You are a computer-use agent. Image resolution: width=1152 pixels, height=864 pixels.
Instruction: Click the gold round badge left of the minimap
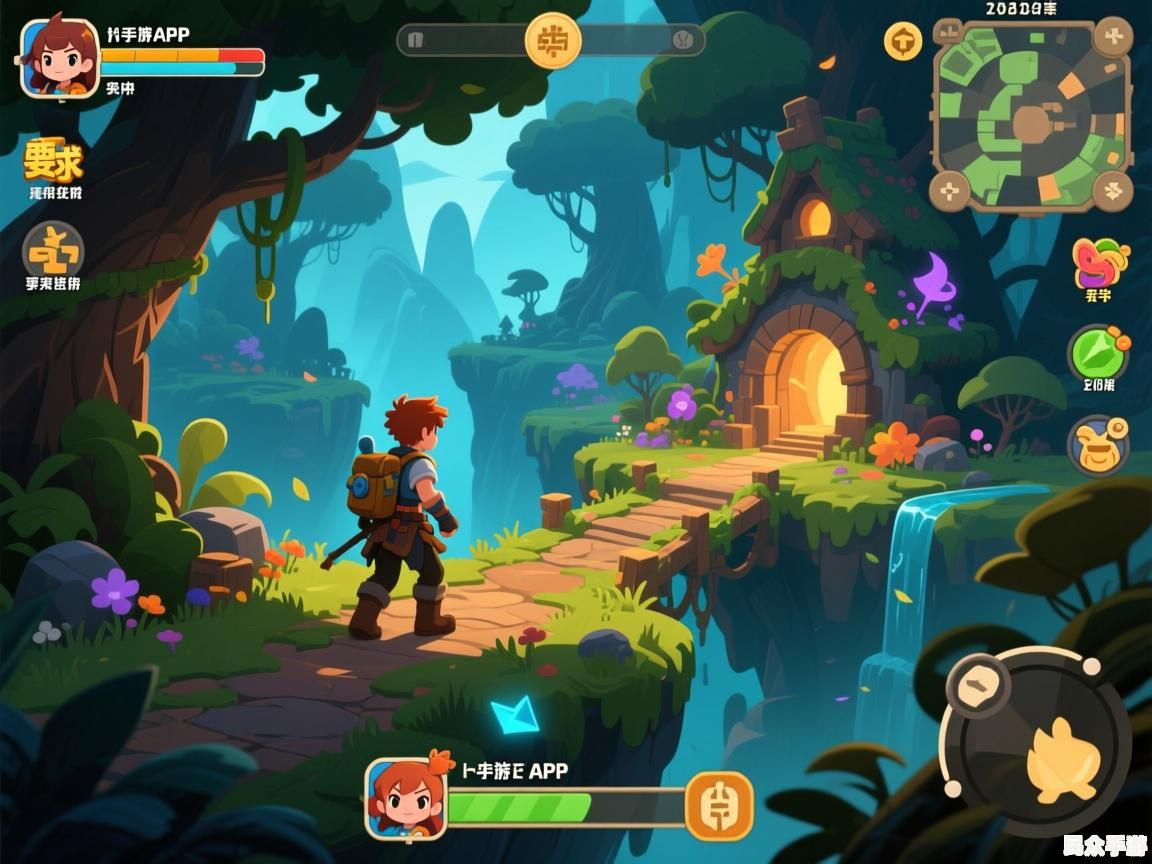[x=903, y=42]
